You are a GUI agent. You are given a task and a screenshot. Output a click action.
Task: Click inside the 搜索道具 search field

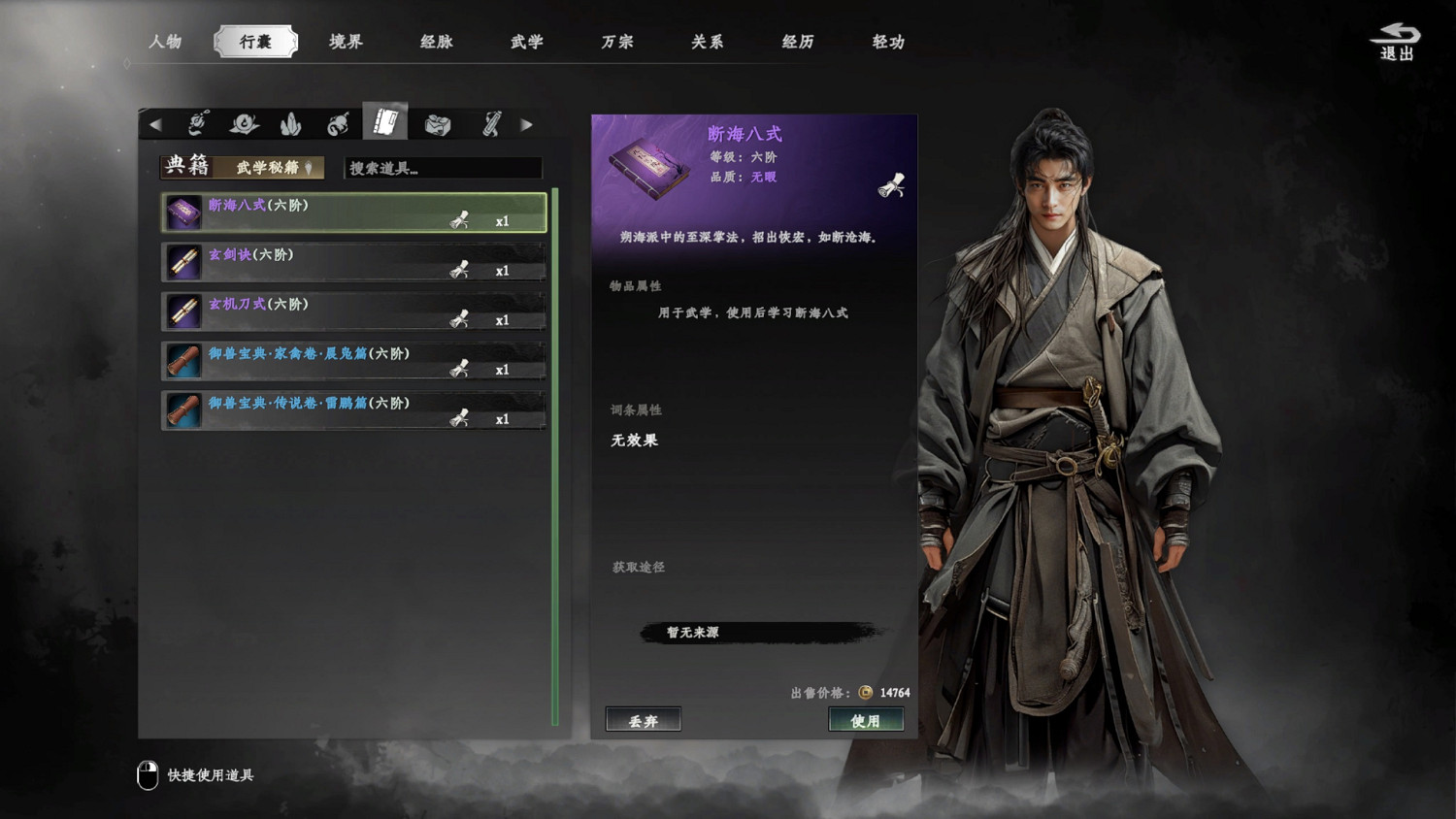(x=442, y=168)
